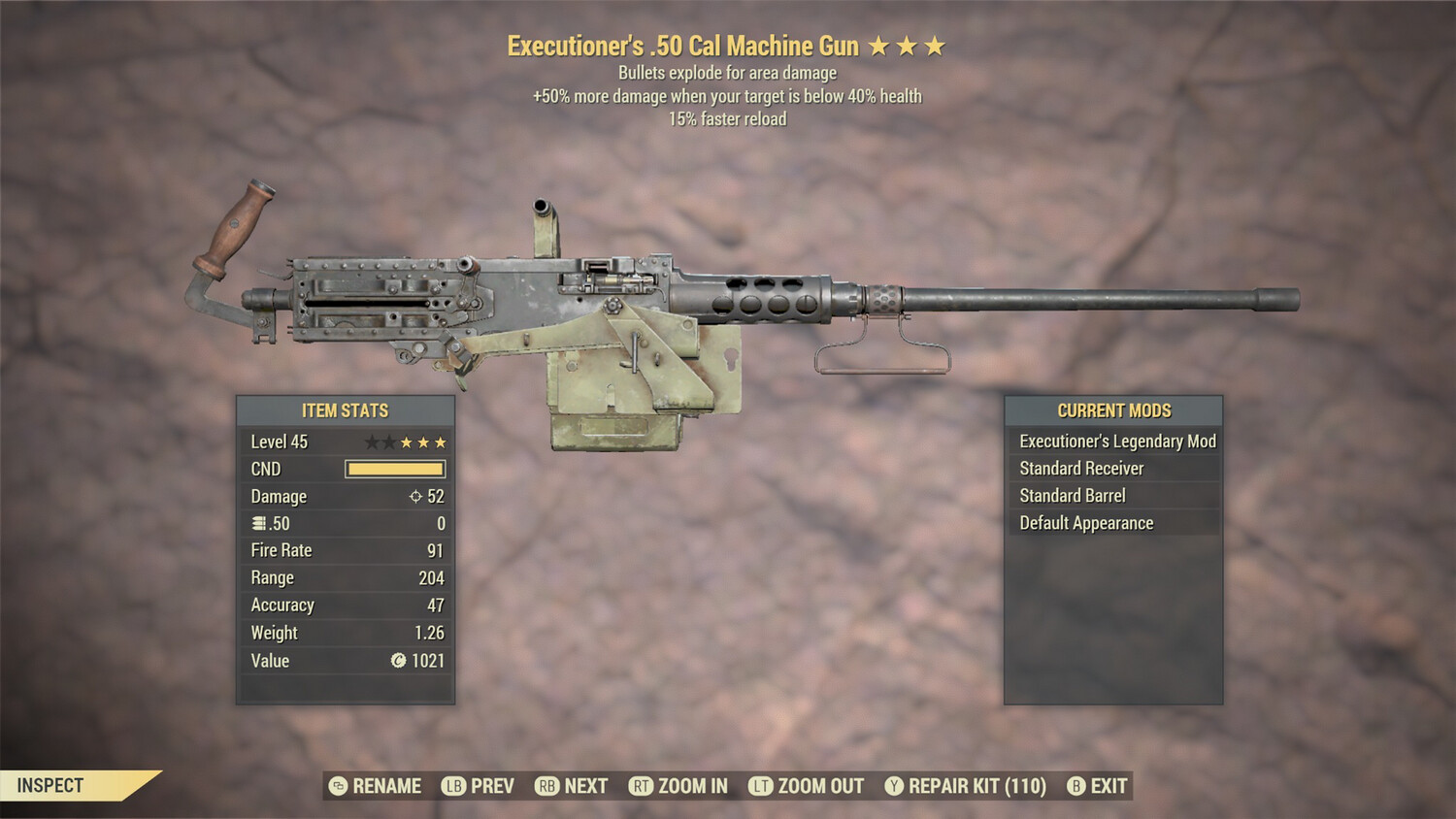This screenshot has width=1456, height=819.
Task: Click the LT icon beside ZOOM OUT
Action: pyautogui.click(x=761, y=786)
